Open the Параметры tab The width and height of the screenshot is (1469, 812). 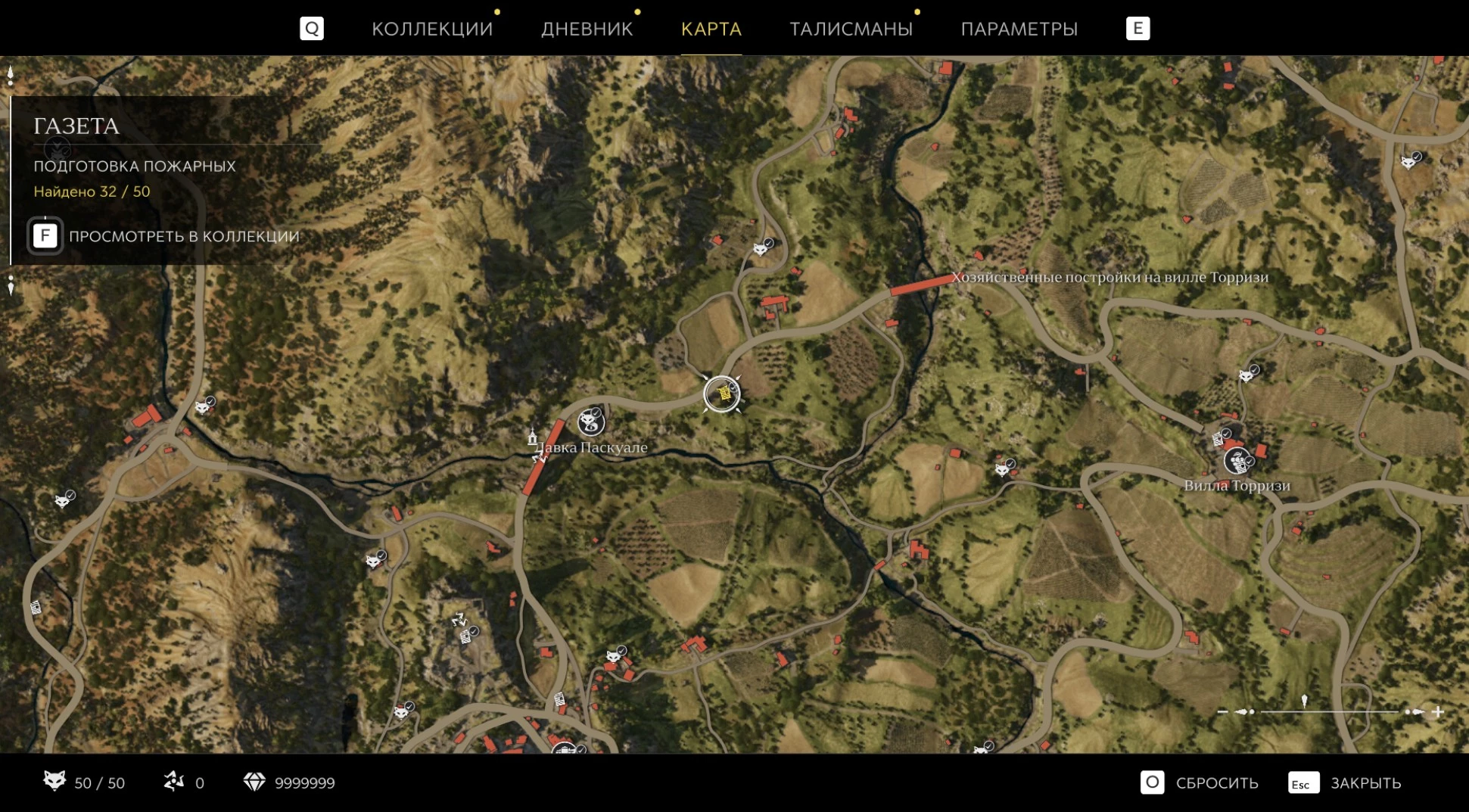coord(1019,29)
